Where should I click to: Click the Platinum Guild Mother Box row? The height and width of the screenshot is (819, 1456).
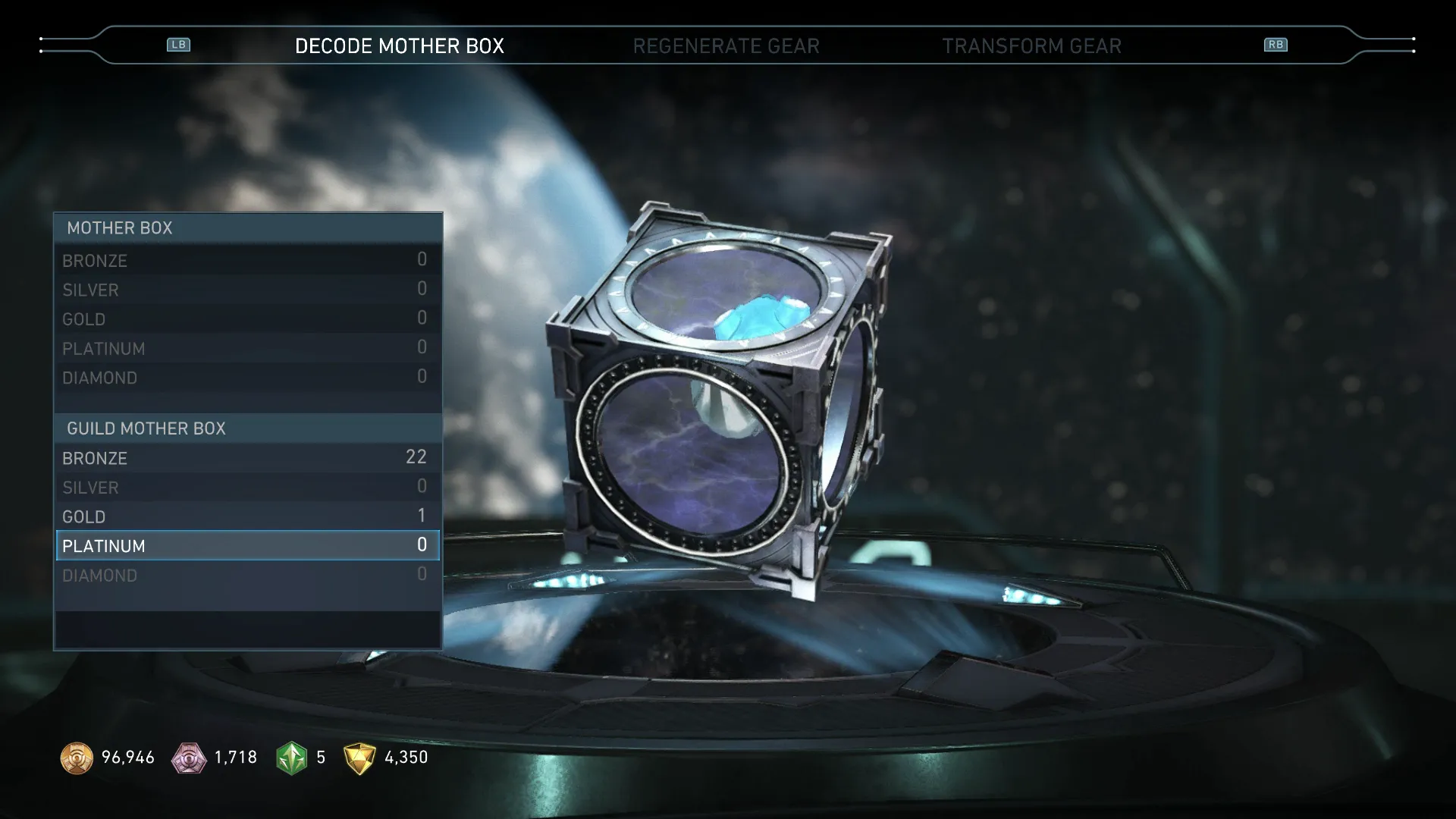pos(247,546)
